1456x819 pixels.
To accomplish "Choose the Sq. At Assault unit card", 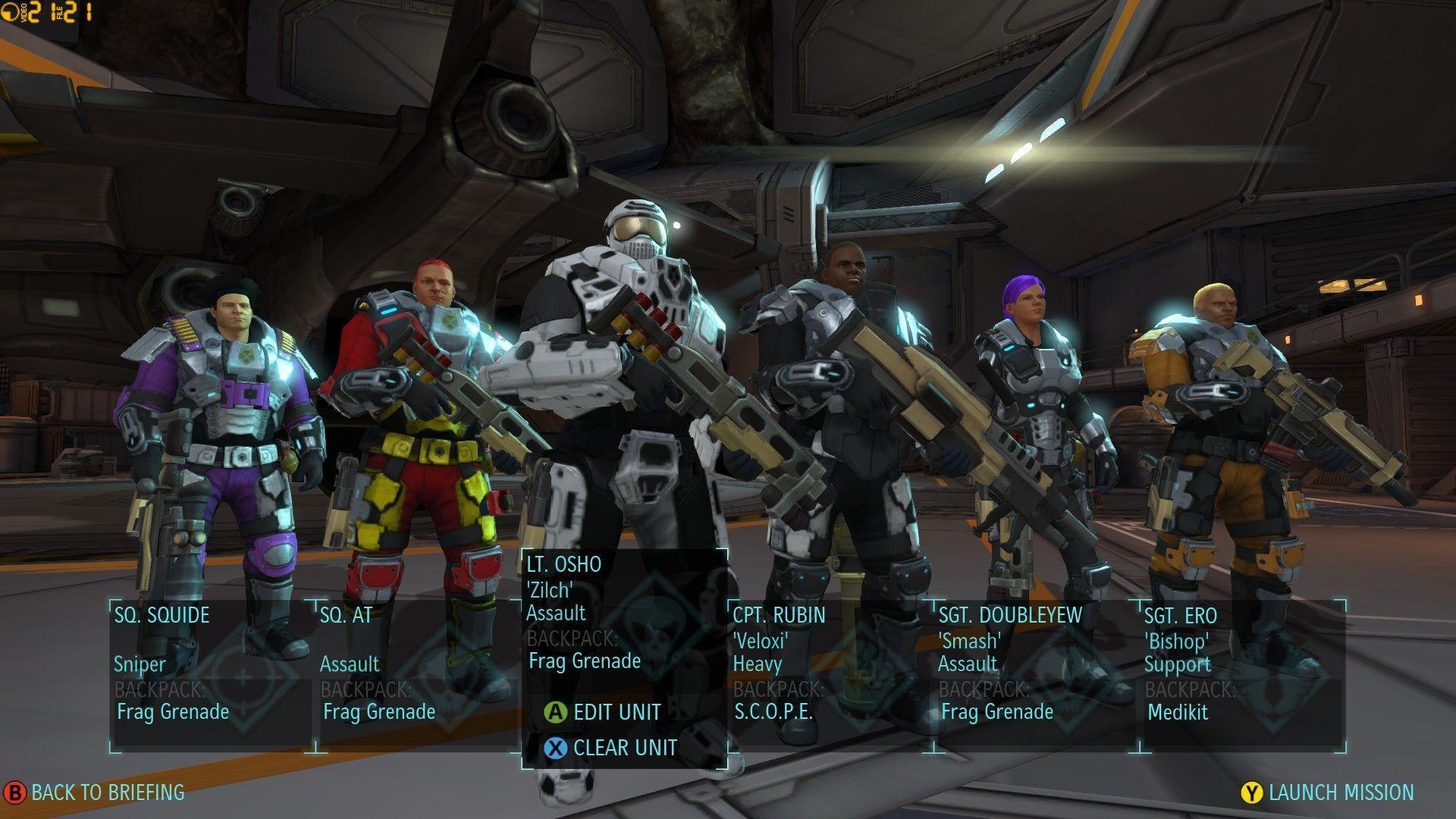I will pos(416,675).
